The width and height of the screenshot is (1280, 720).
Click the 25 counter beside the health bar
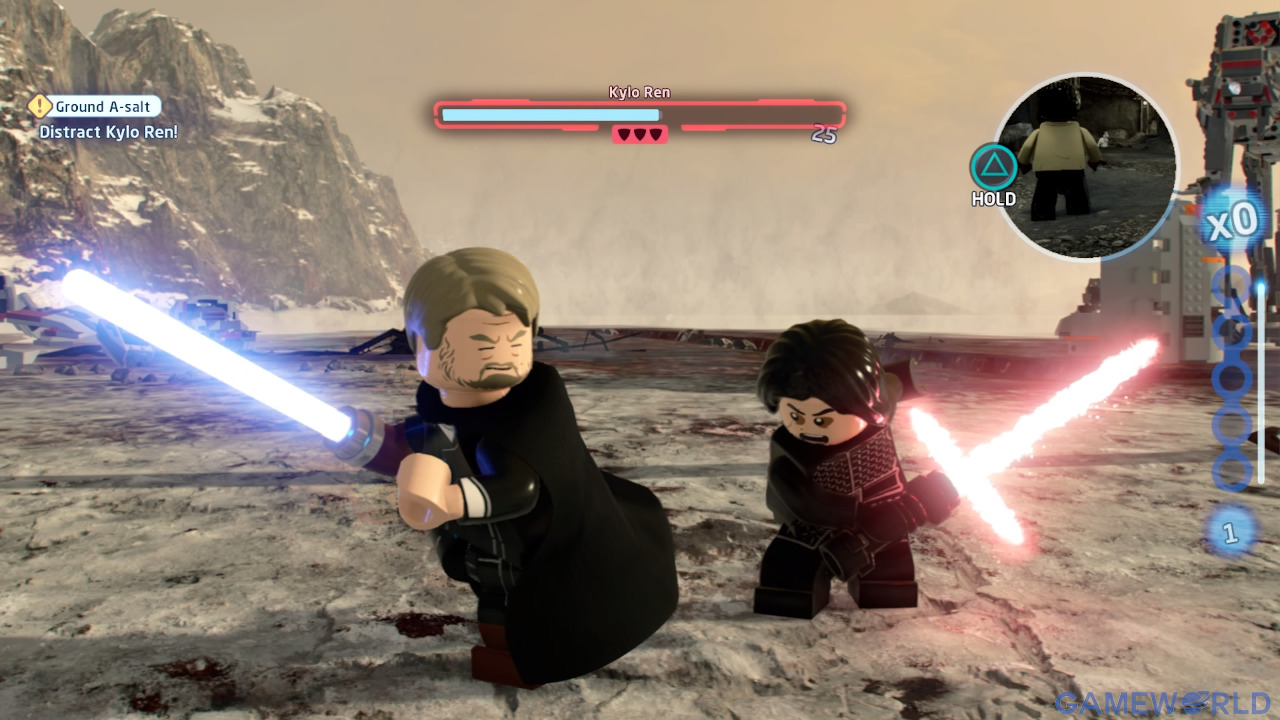[x=825, y=134]
